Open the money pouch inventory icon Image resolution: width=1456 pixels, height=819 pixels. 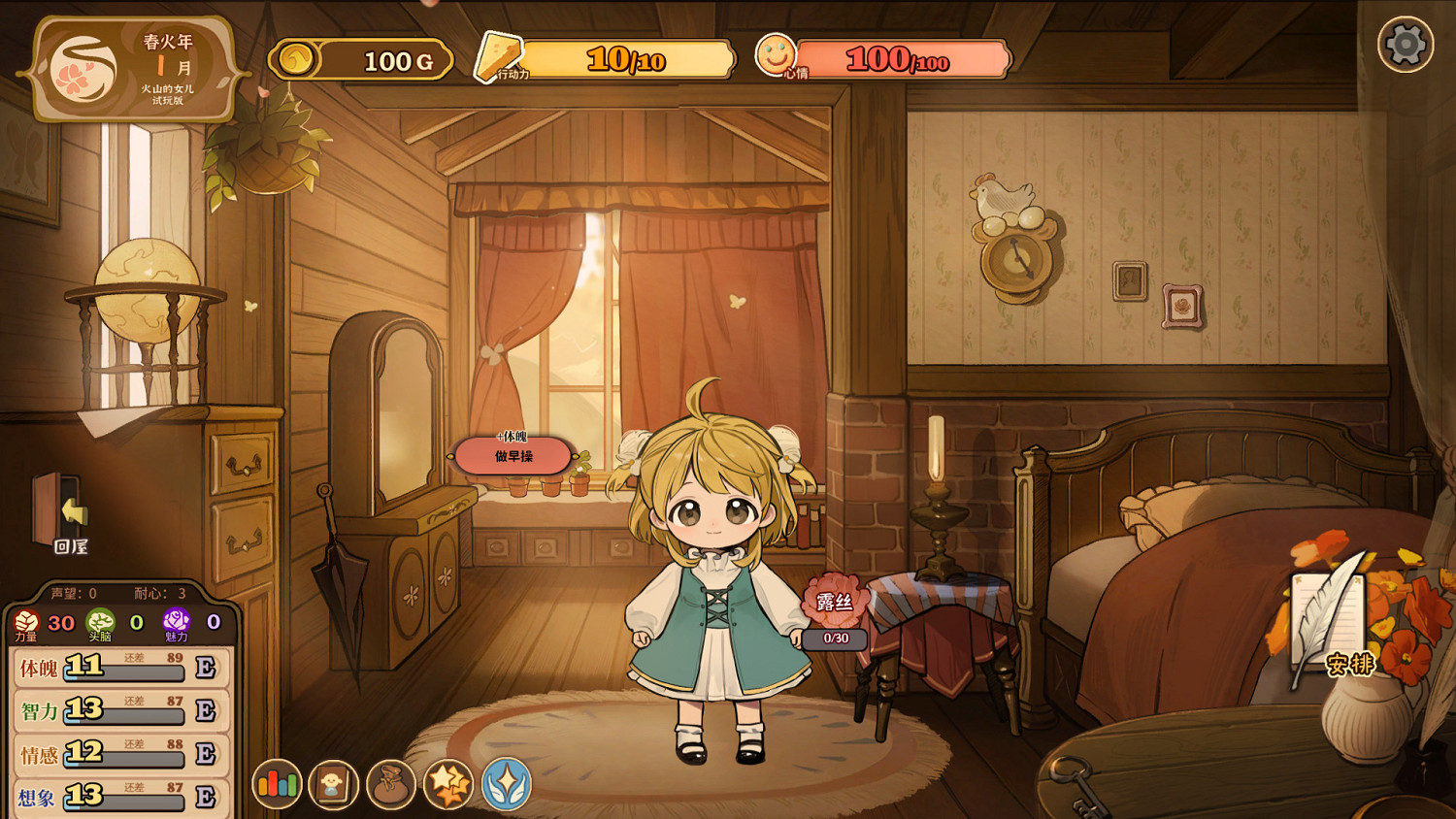392,784
